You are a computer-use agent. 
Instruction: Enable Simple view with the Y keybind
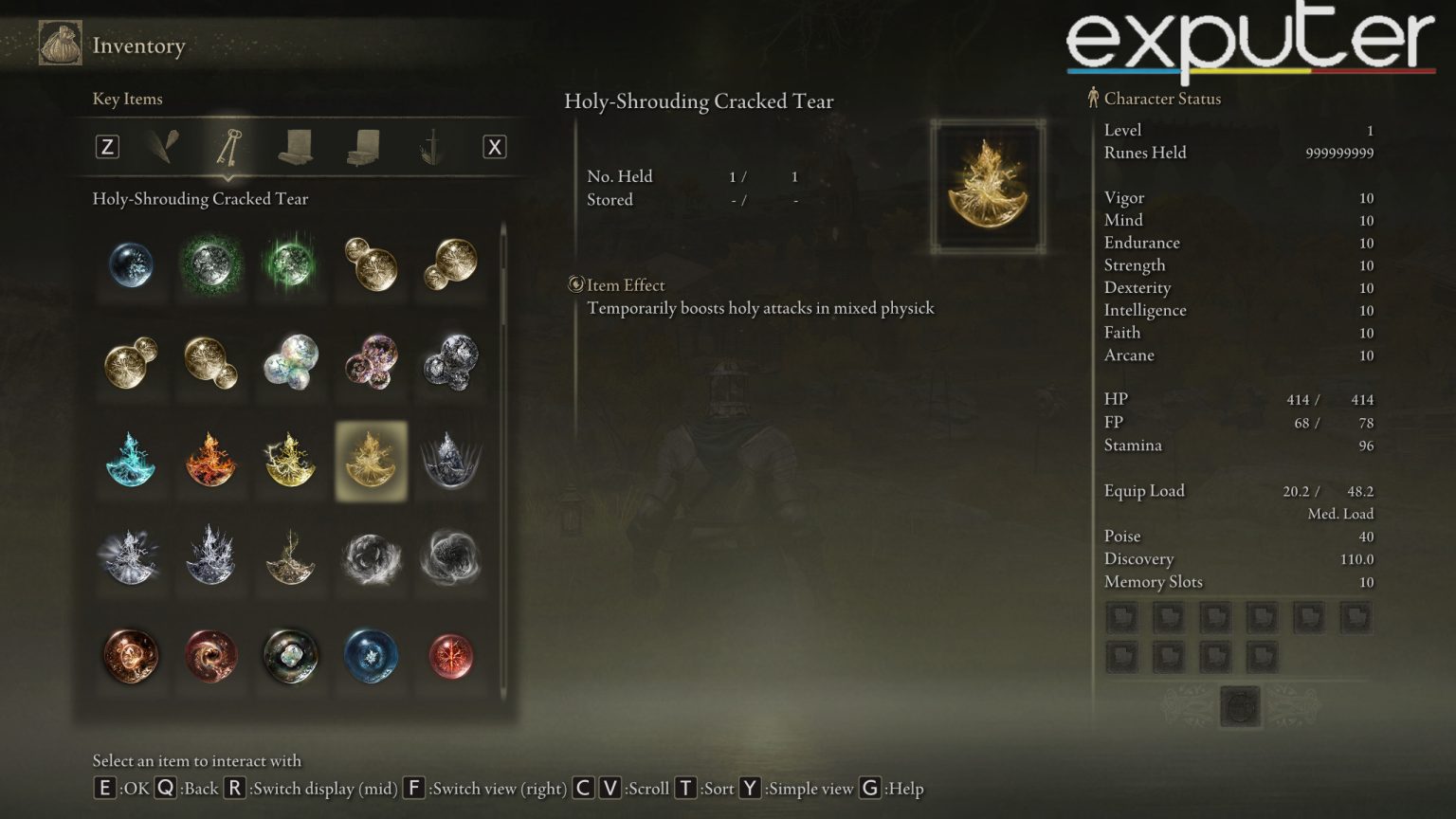749,788
